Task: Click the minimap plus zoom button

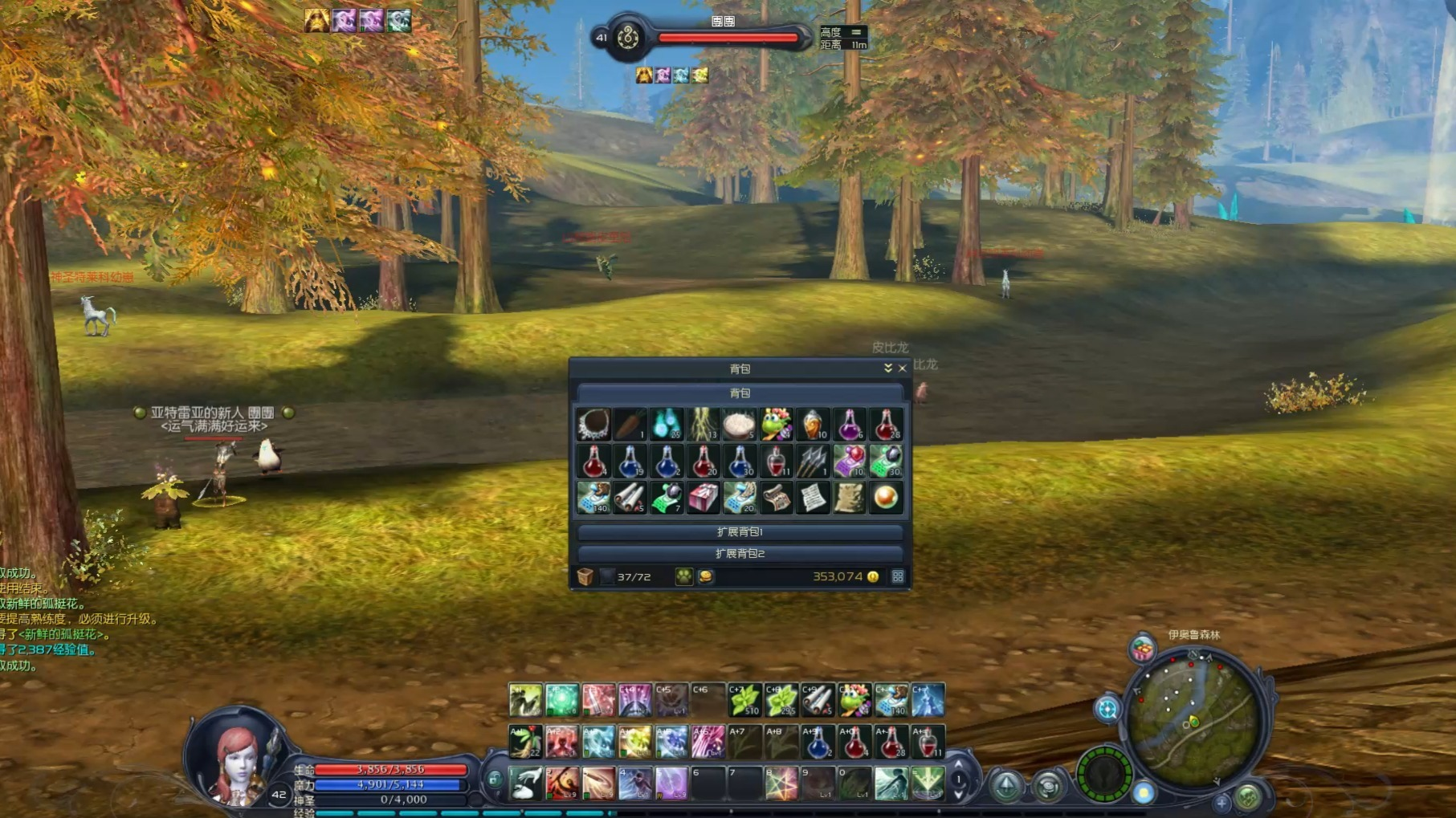Action: point(1221,802)
